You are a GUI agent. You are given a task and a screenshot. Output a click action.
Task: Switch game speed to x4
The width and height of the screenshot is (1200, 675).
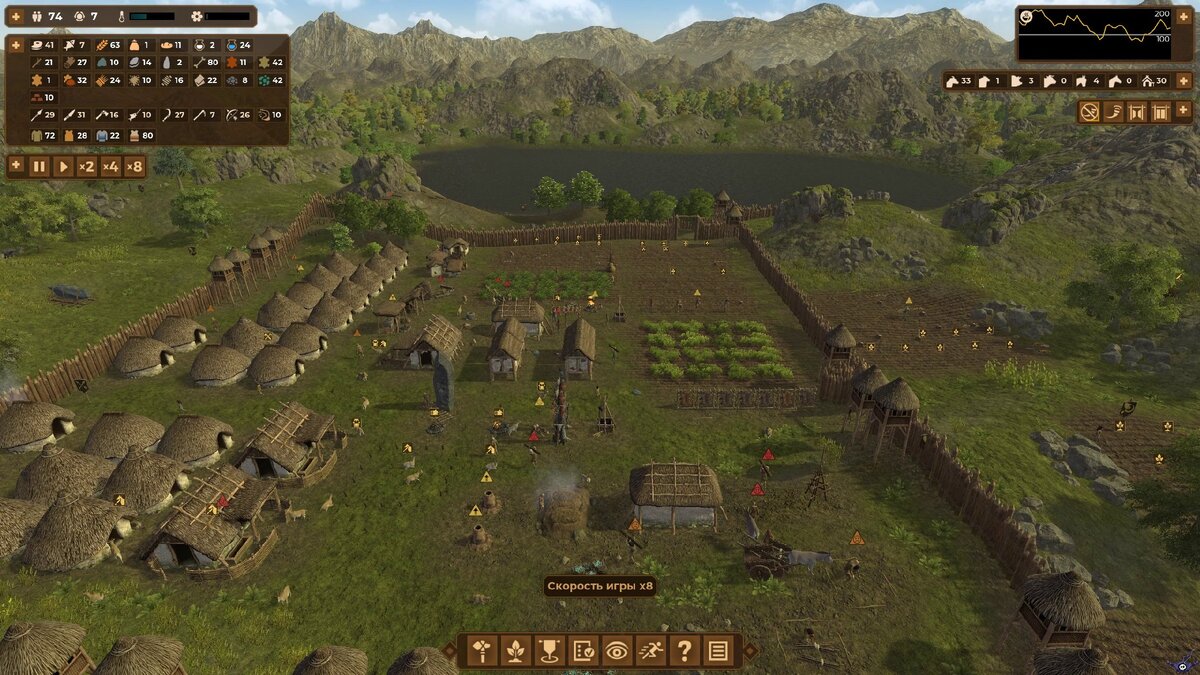pos(110,166)
